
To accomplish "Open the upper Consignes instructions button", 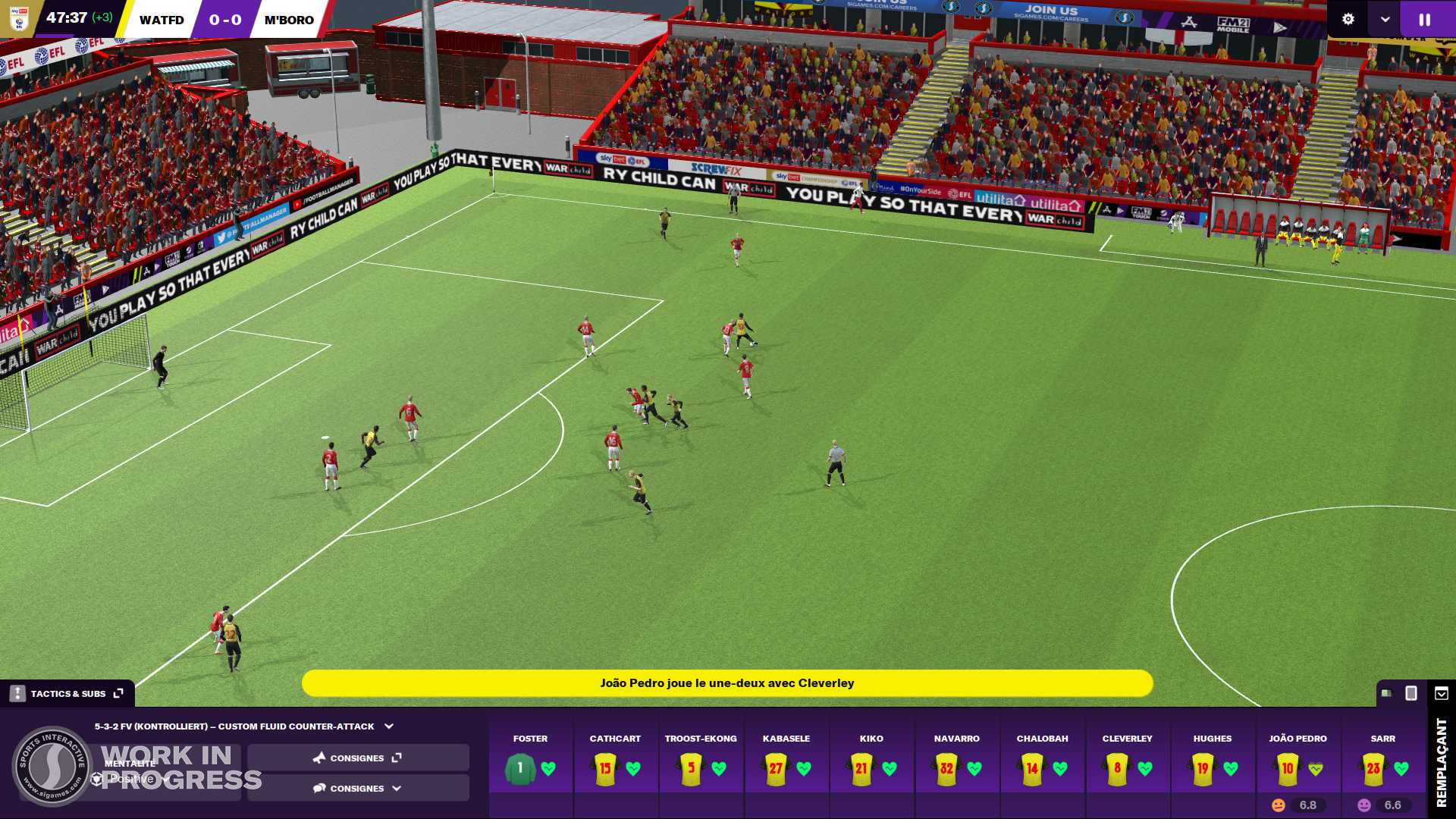I will coord(357,758).
